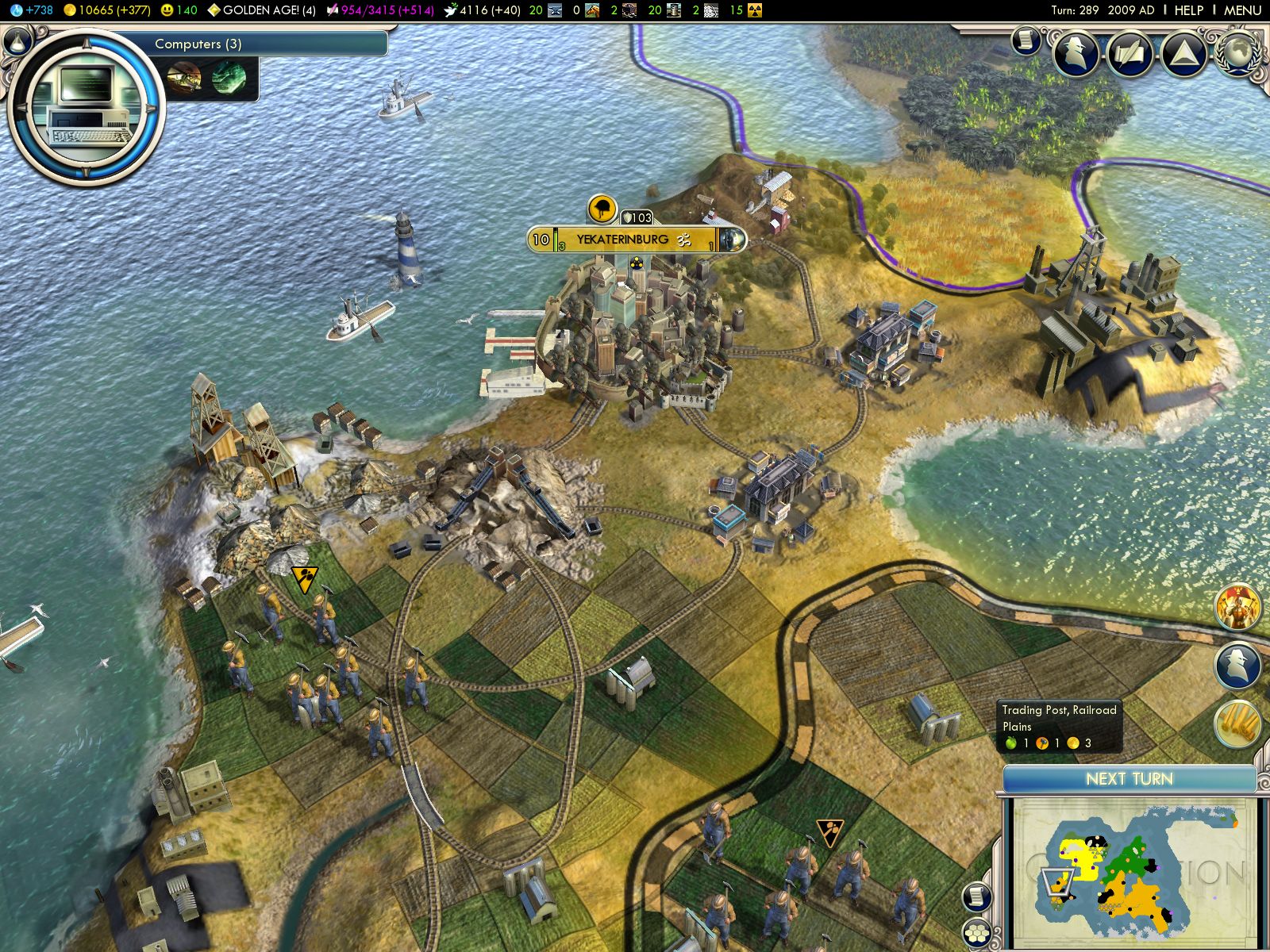
Task: Open the scroll log beside the spy button
Action: 1026,40
